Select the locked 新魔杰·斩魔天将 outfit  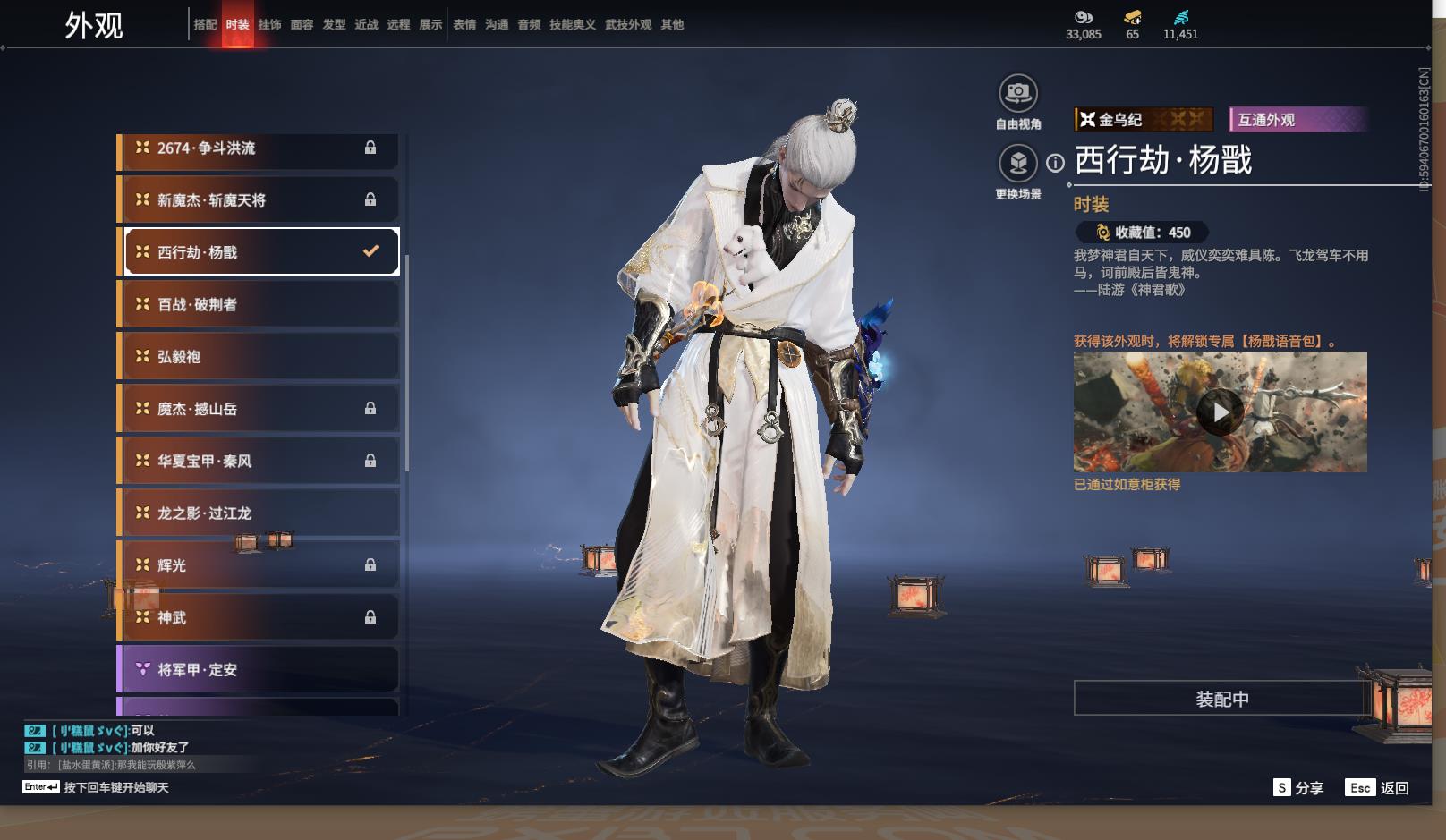(259, 199)
